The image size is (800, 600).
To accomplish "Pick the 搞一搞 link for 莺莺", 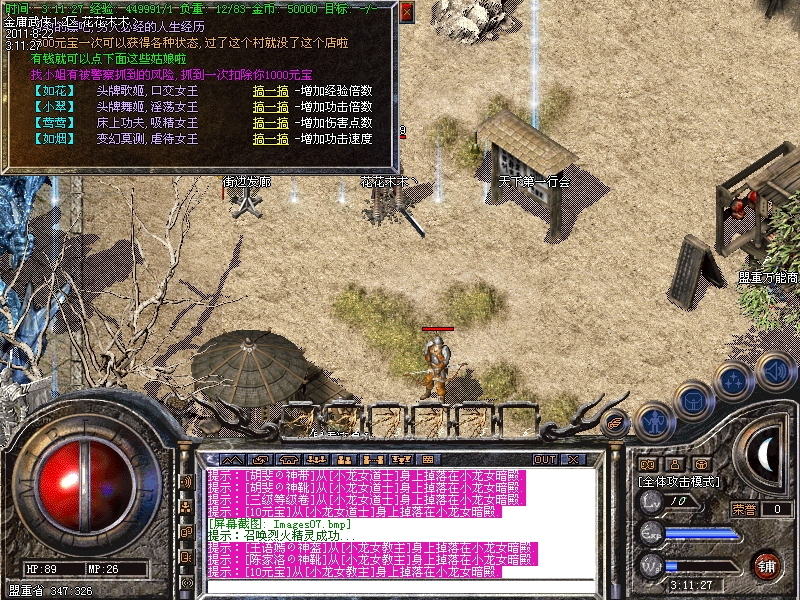I will coord(270,123).
